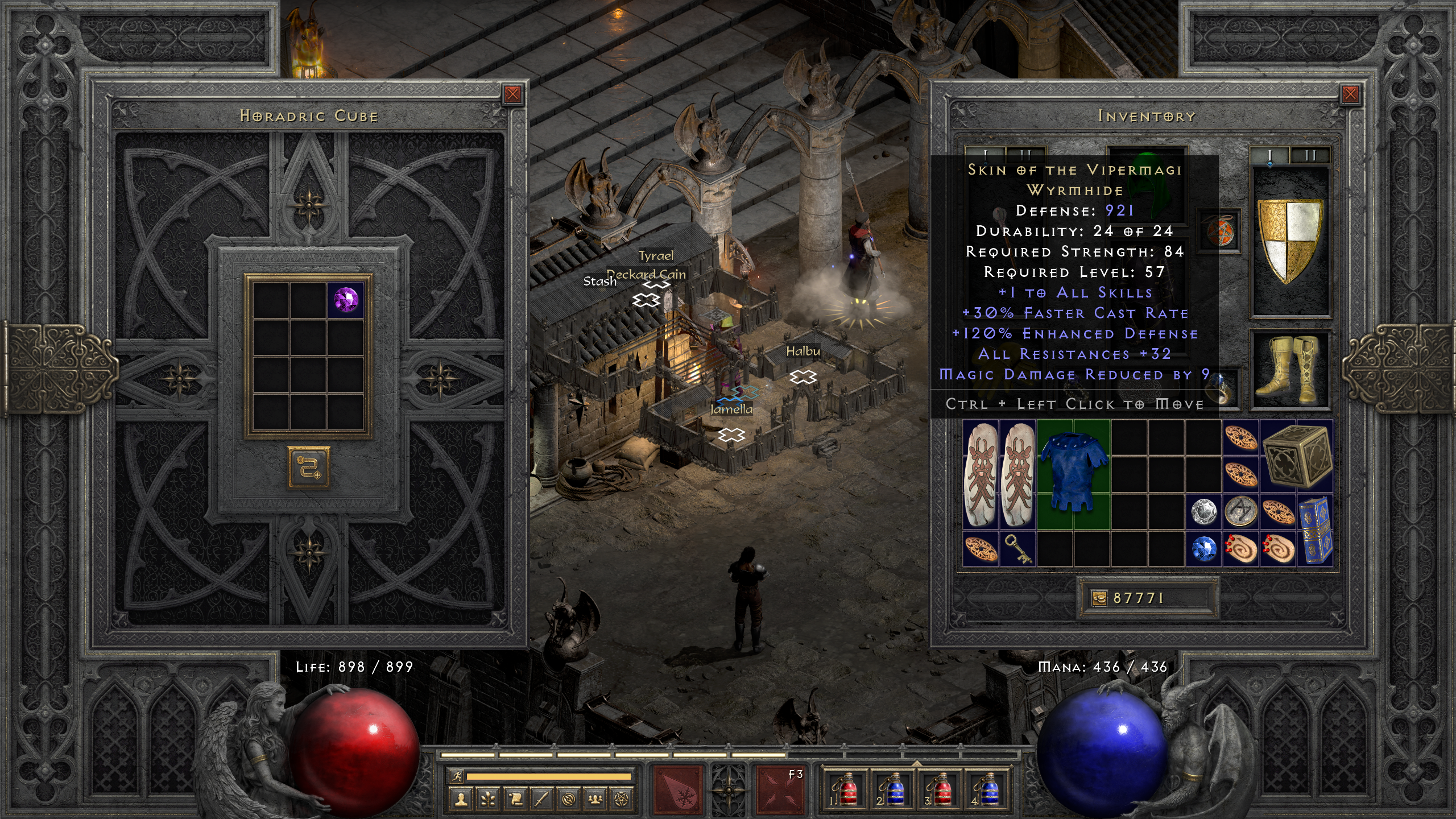1456x819 pixels.
Task: Pick up the grey rune stone
Action: (1240, 511)
